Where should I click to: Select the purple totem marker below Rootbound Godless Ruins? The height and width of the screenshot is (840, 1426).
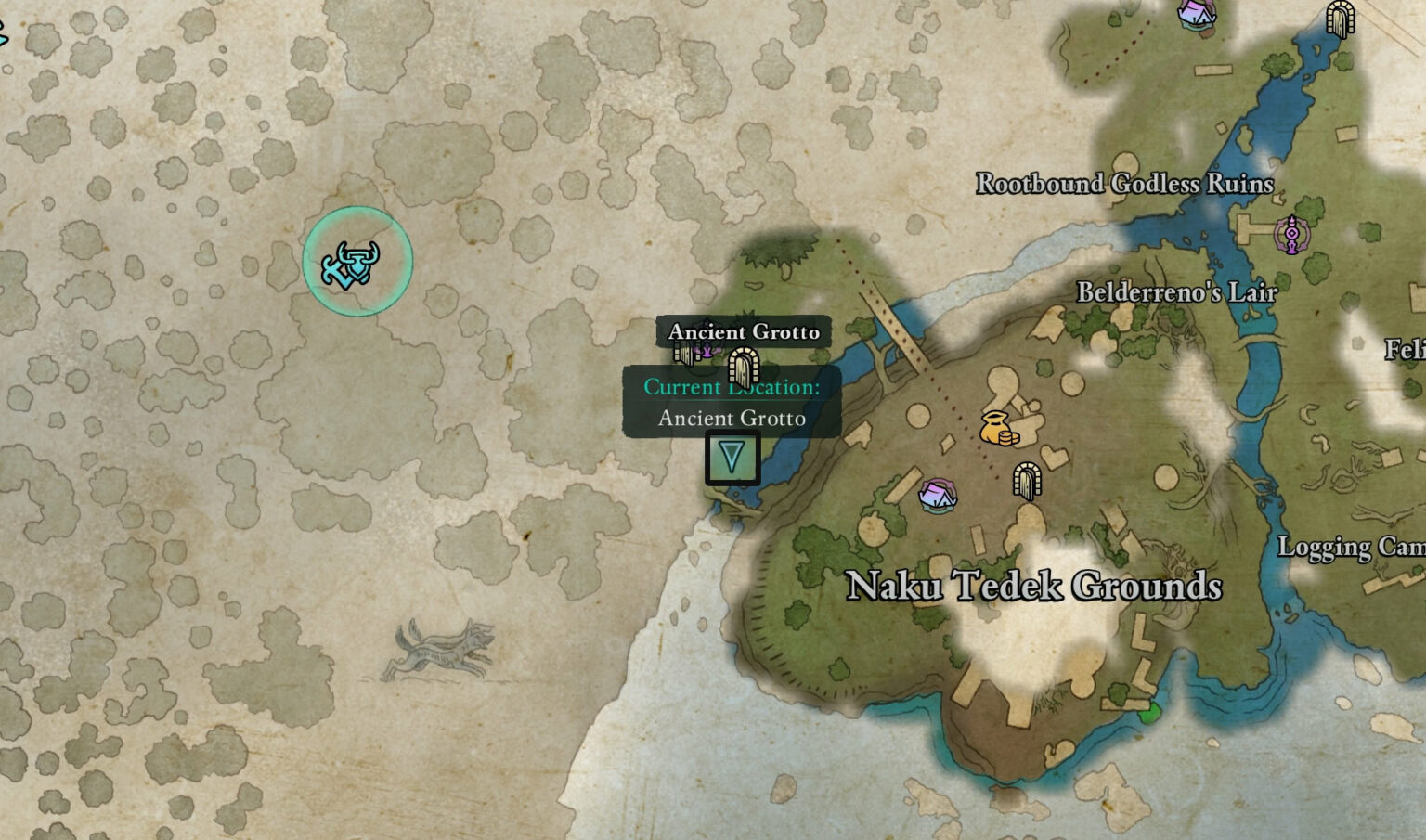[x=1291, y=234]
